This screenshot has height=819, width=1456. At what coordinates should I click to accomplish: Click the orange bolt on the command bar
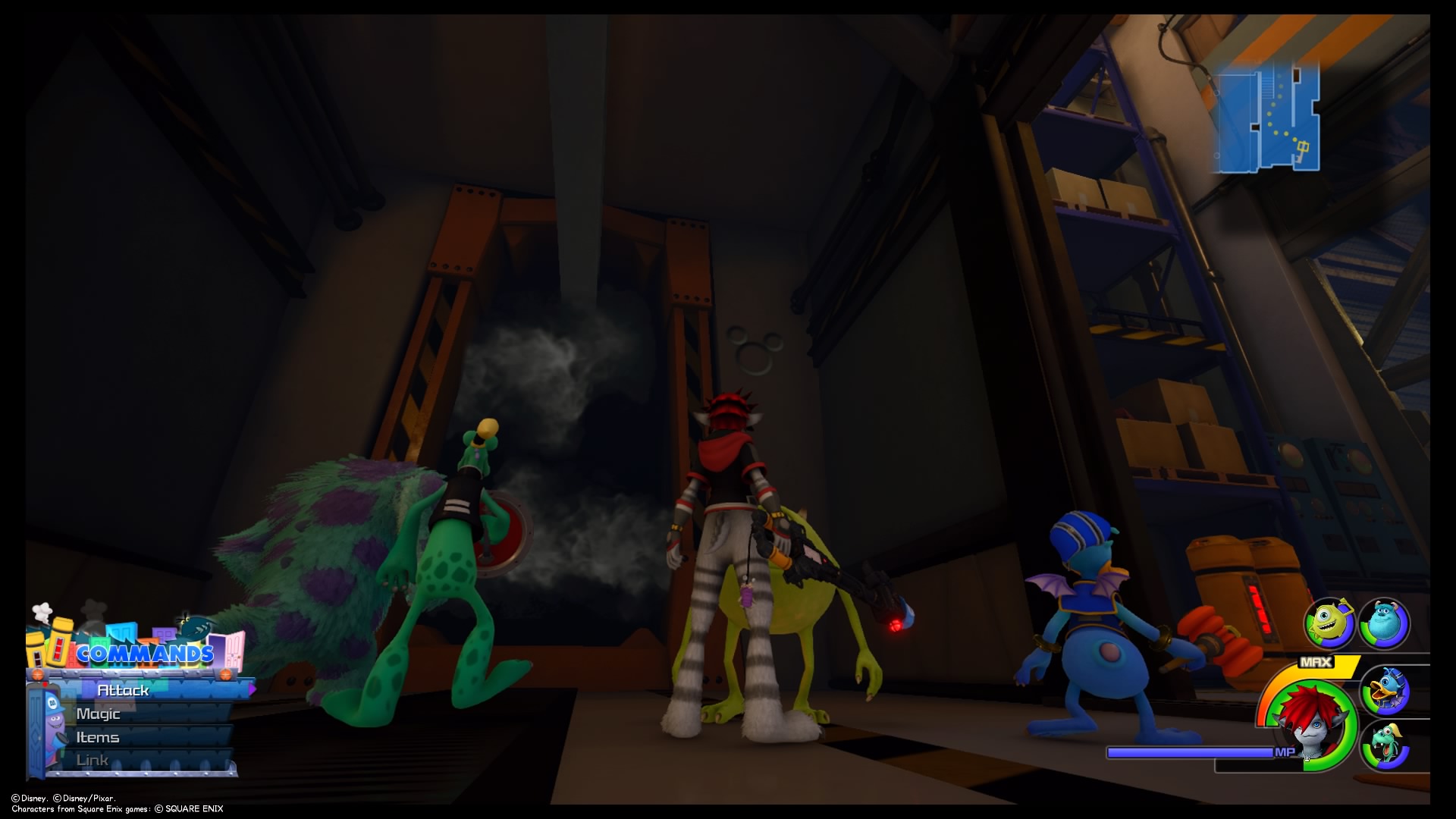tap(37, 673)
